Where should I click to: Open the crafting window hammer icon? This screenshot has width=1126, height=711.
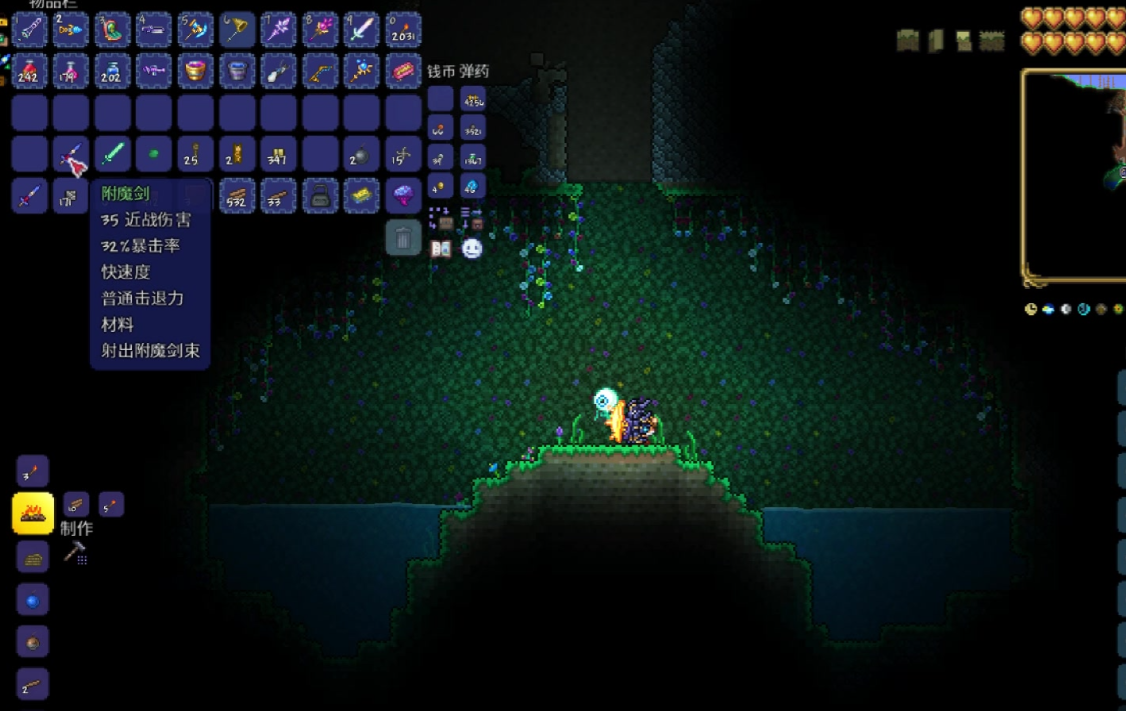click(75, 552)
